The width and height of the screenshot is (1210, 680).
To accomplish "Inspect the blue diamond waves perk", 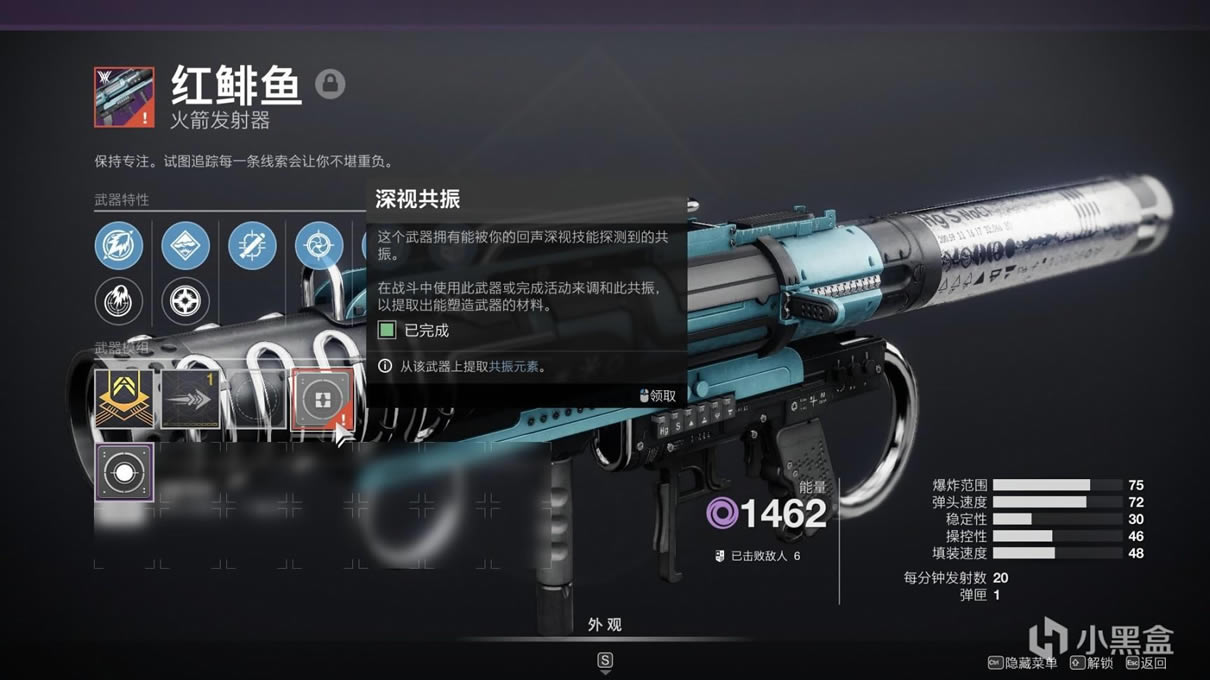I will tap(185, 245).
